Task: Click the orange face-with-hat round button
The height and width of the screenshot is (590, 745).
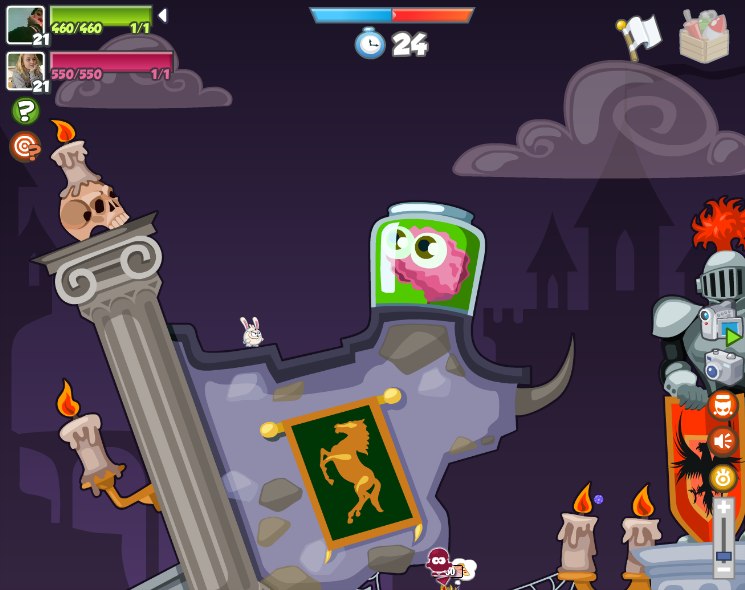Action: point(722,405)
